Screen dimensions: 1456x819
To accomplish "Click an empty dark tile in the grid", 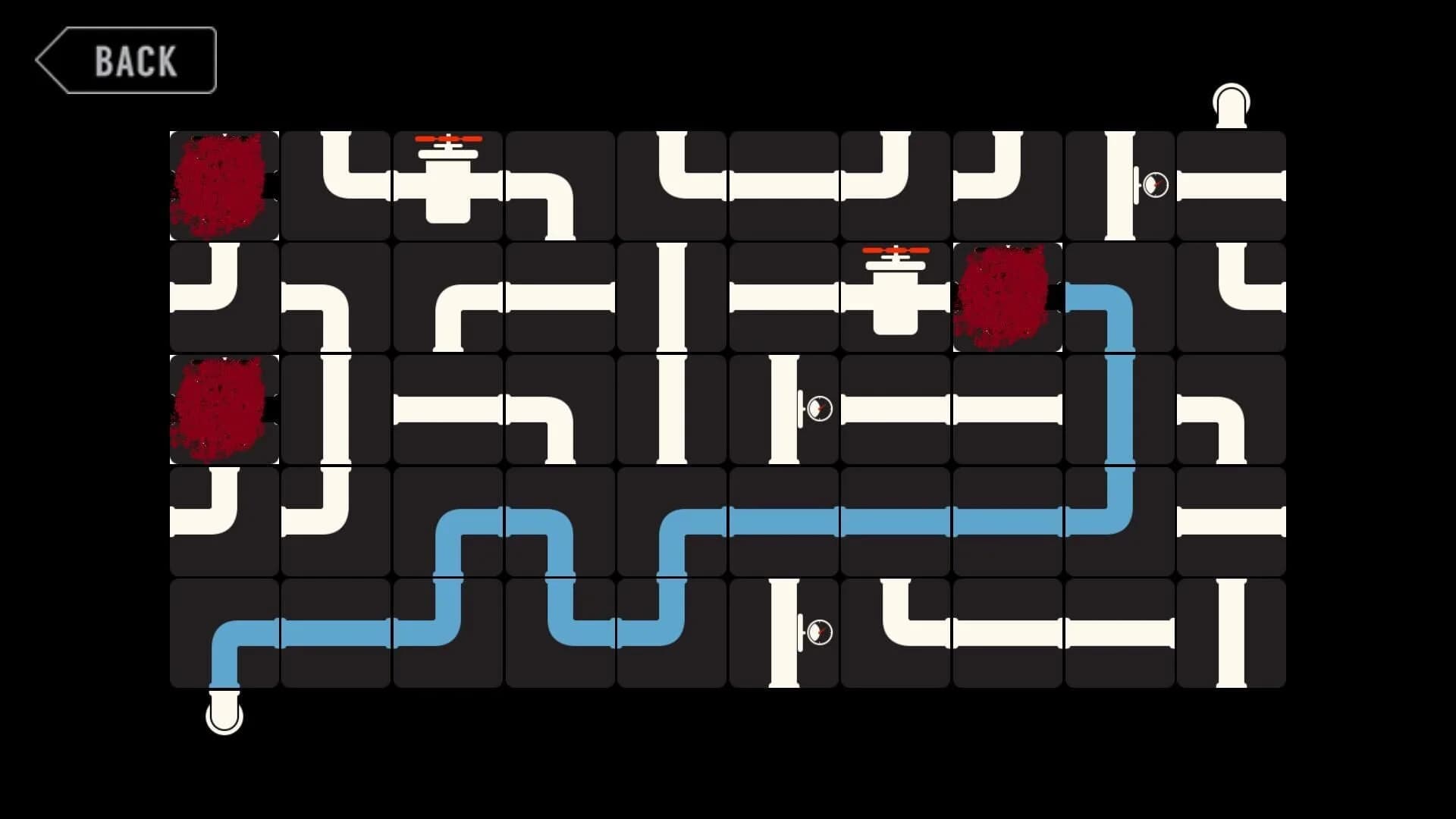I will pos(561,407).
